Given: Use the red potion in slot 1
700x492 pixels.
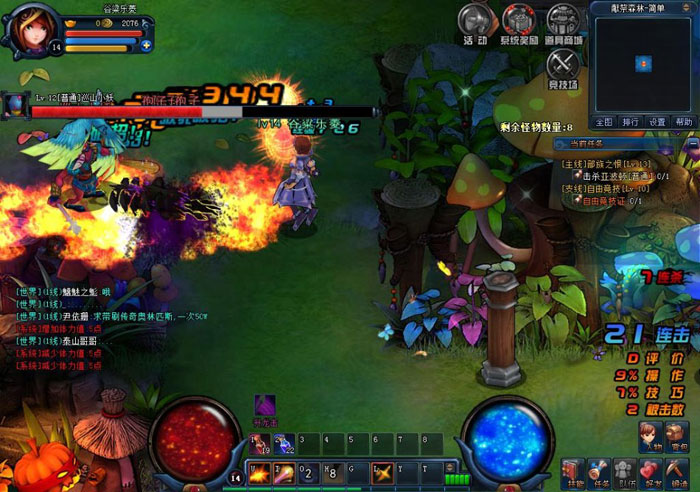Looking at the screenshot, I should click(x=257, y=443).
